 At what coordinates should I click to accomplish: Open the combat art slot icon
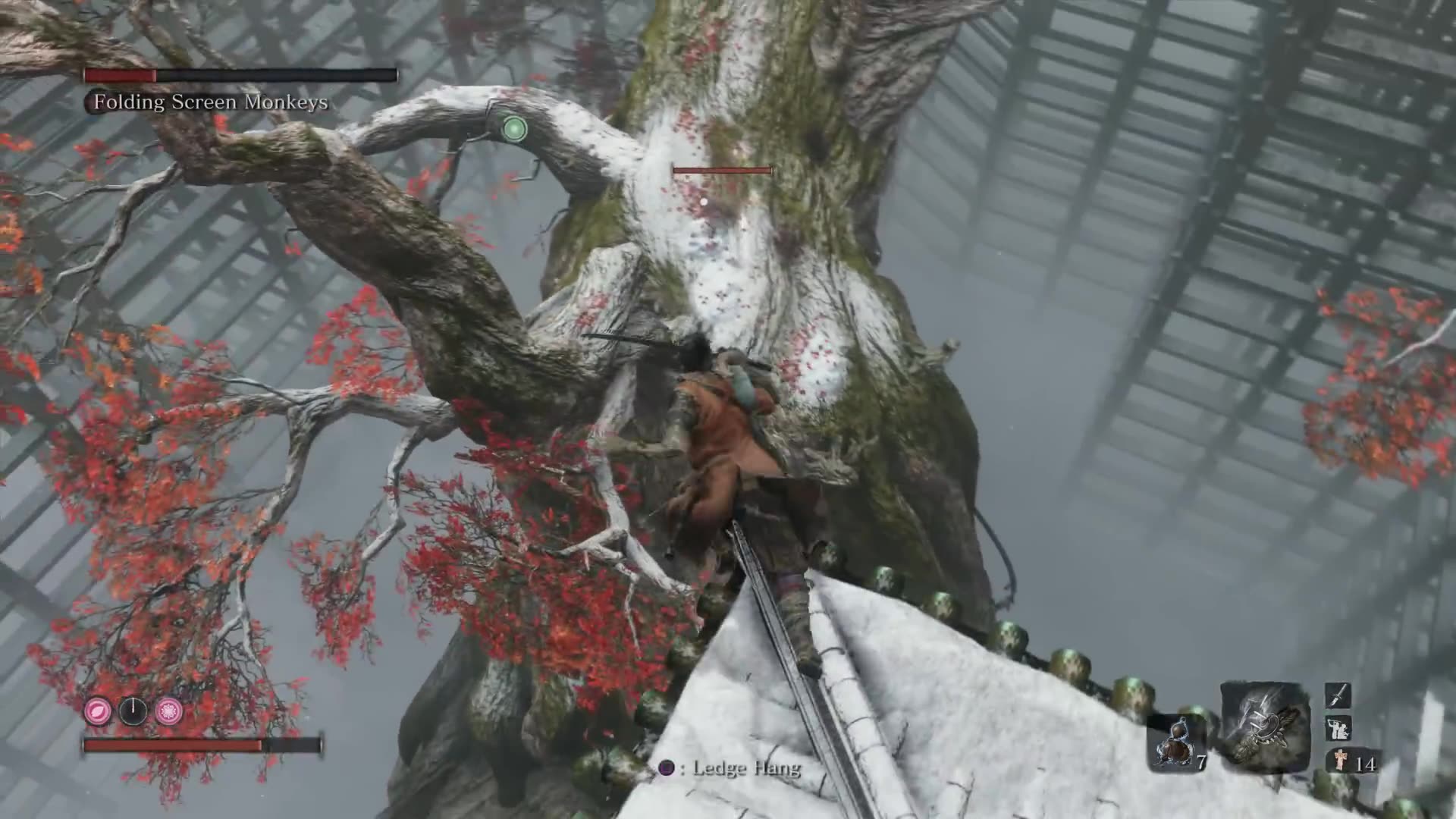pyautogui.click(x=1339, y=728)
